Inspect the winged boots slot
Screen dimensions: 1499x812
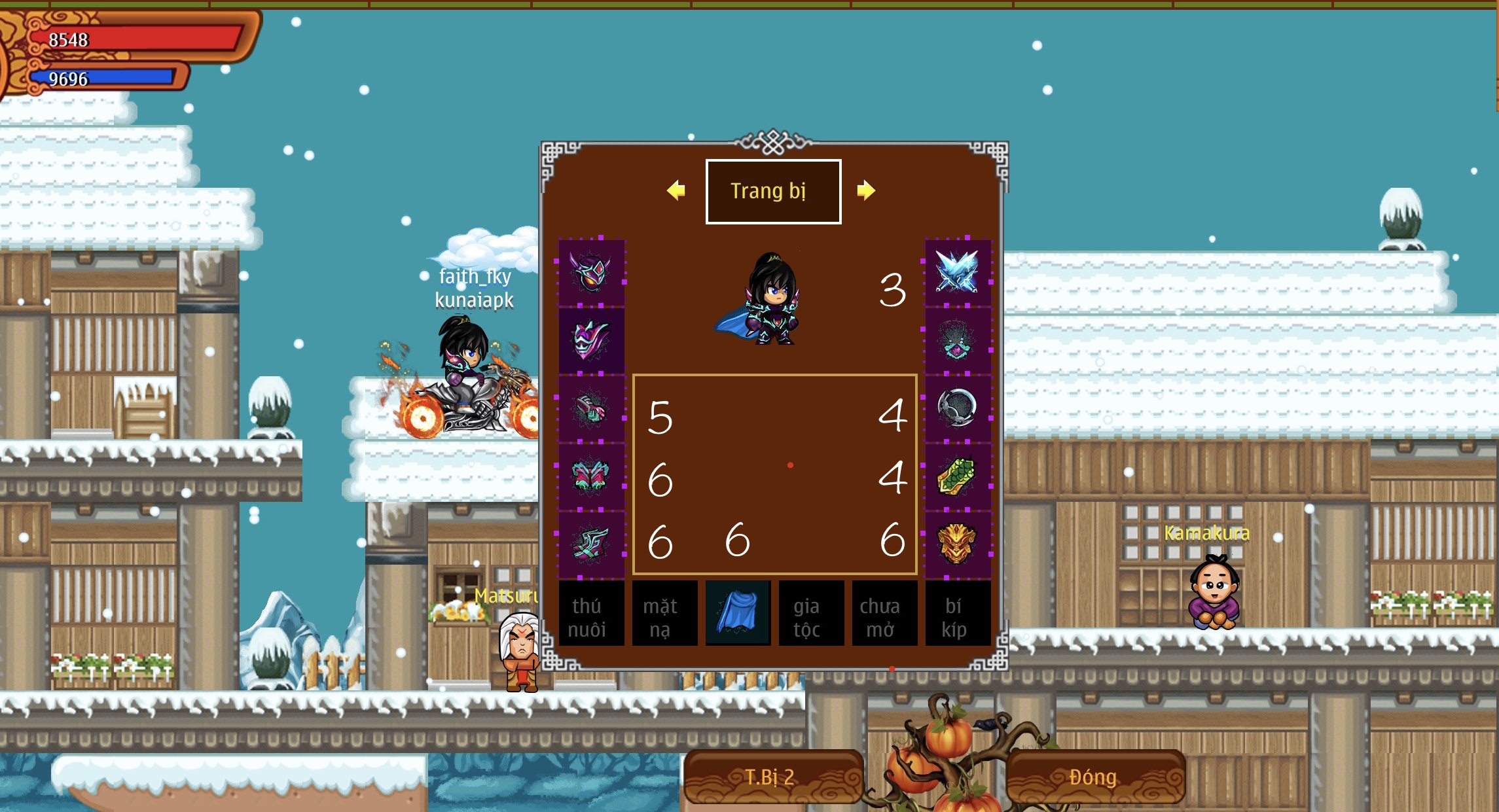pyautogui.click(x=591, y=544)
